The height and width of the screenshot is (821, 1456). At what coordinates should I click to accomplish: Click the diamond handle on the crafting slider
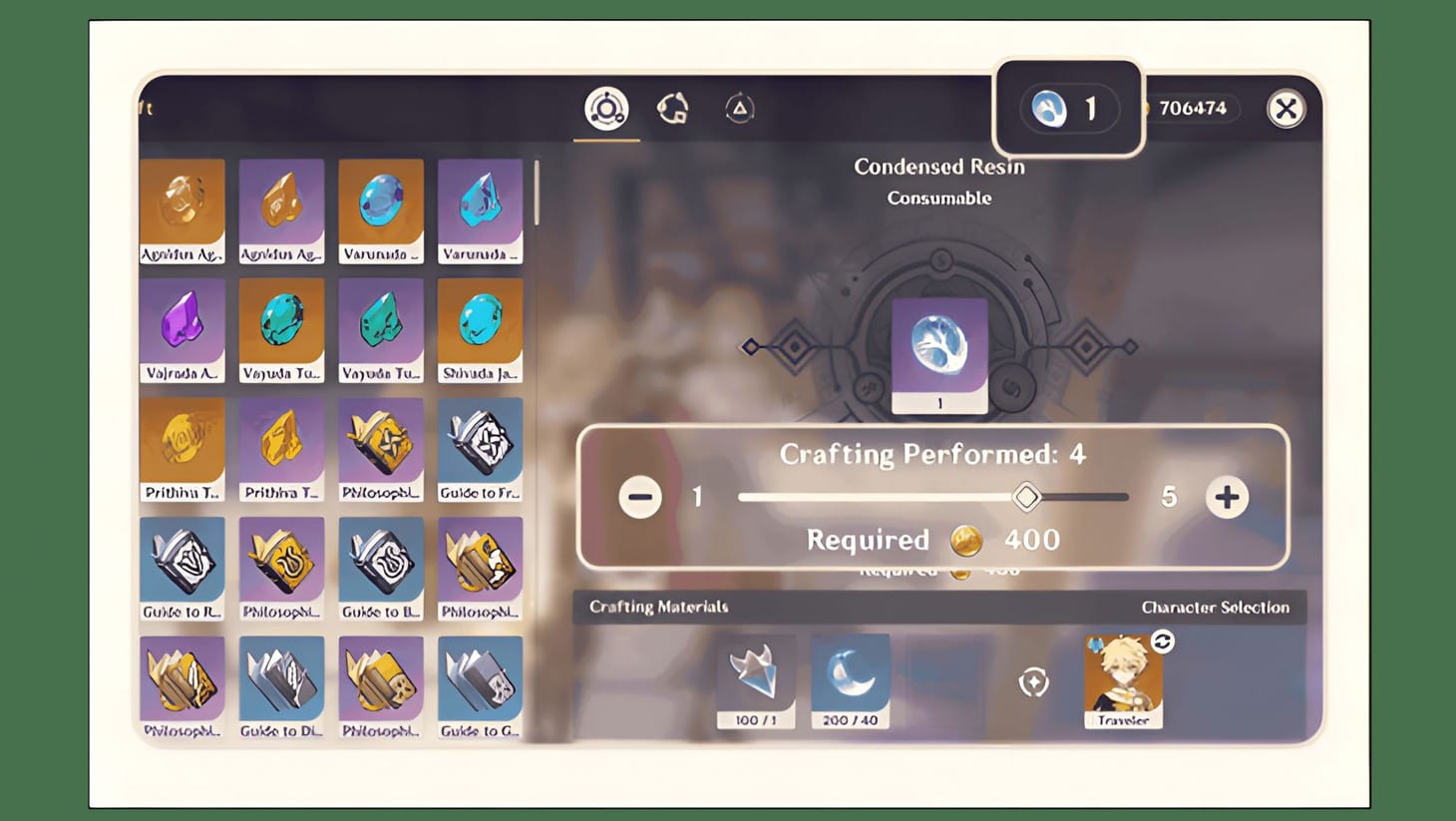tap(1026, 497)
